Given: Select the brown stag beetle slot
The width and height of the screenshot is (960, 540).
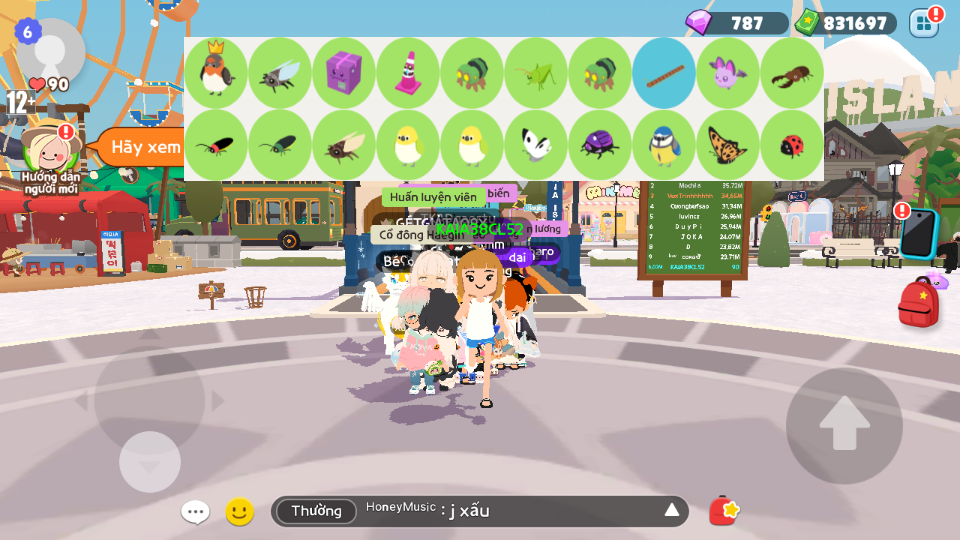Looking at the screenshot, I should click(x=792, y=73).
